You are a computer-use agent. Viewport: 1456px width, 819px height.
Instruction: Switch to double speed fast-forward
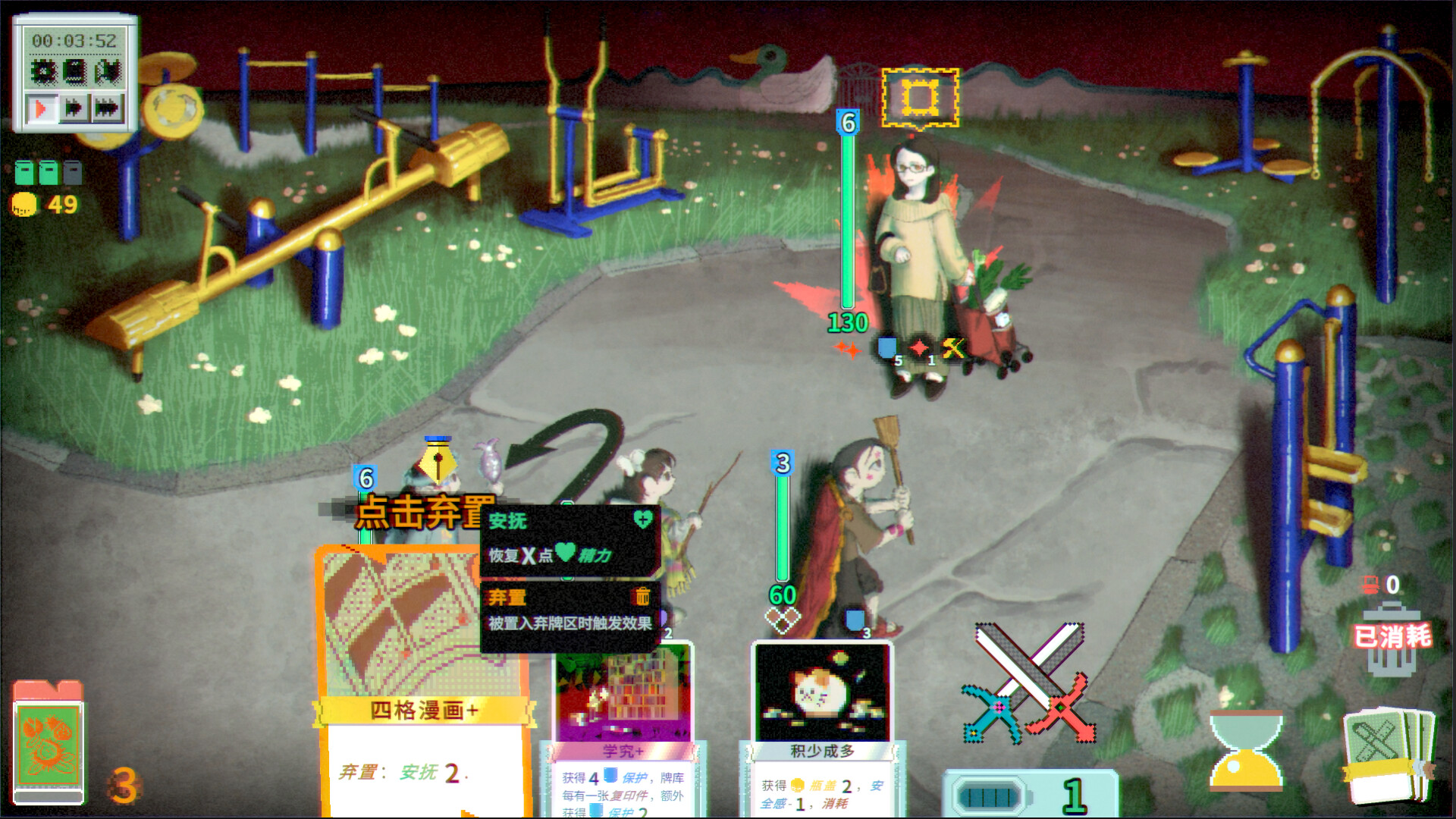74,106
